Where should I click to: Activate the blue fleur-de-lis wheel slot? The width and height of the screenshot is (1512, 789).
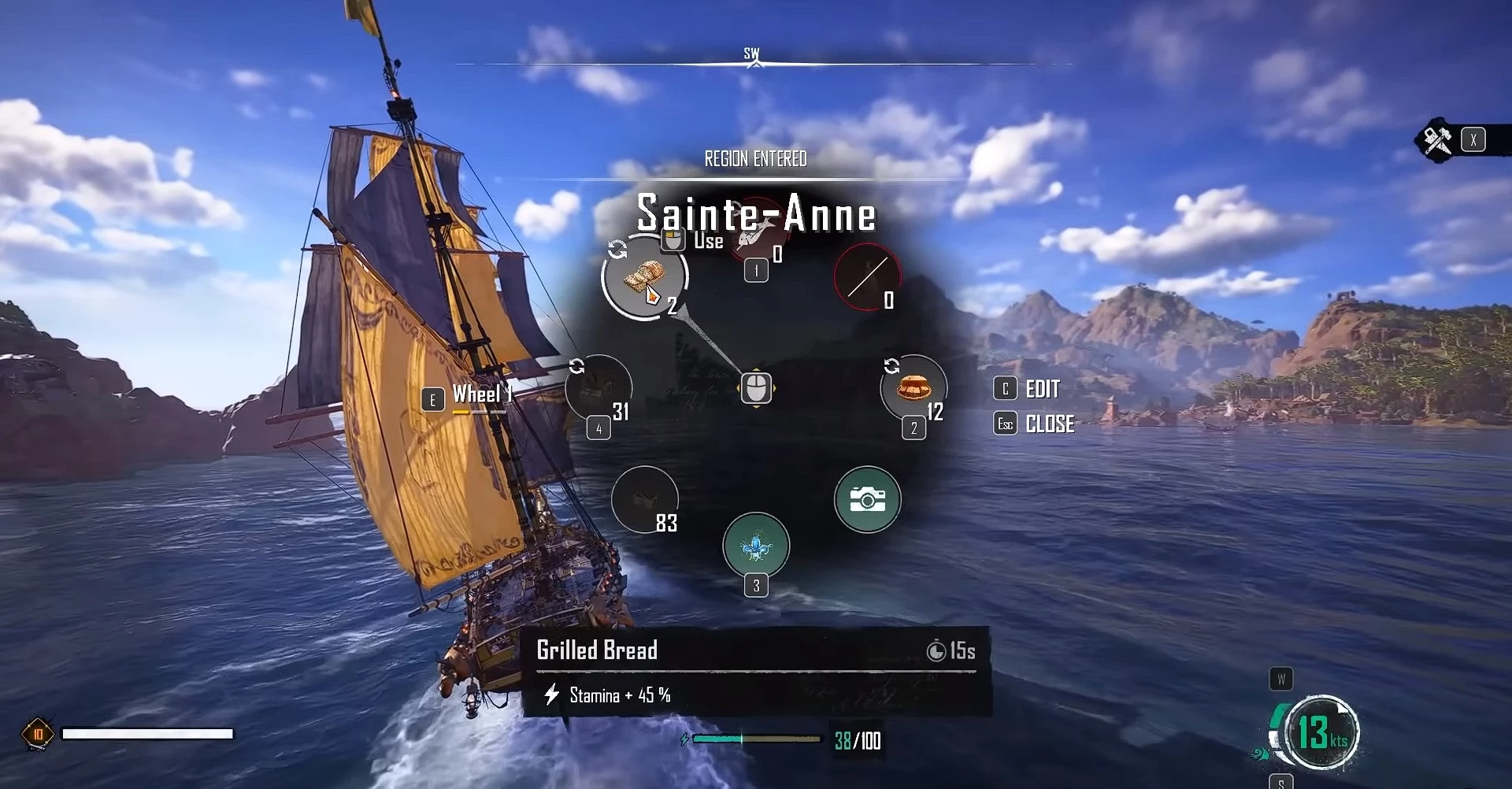(756, 546)
